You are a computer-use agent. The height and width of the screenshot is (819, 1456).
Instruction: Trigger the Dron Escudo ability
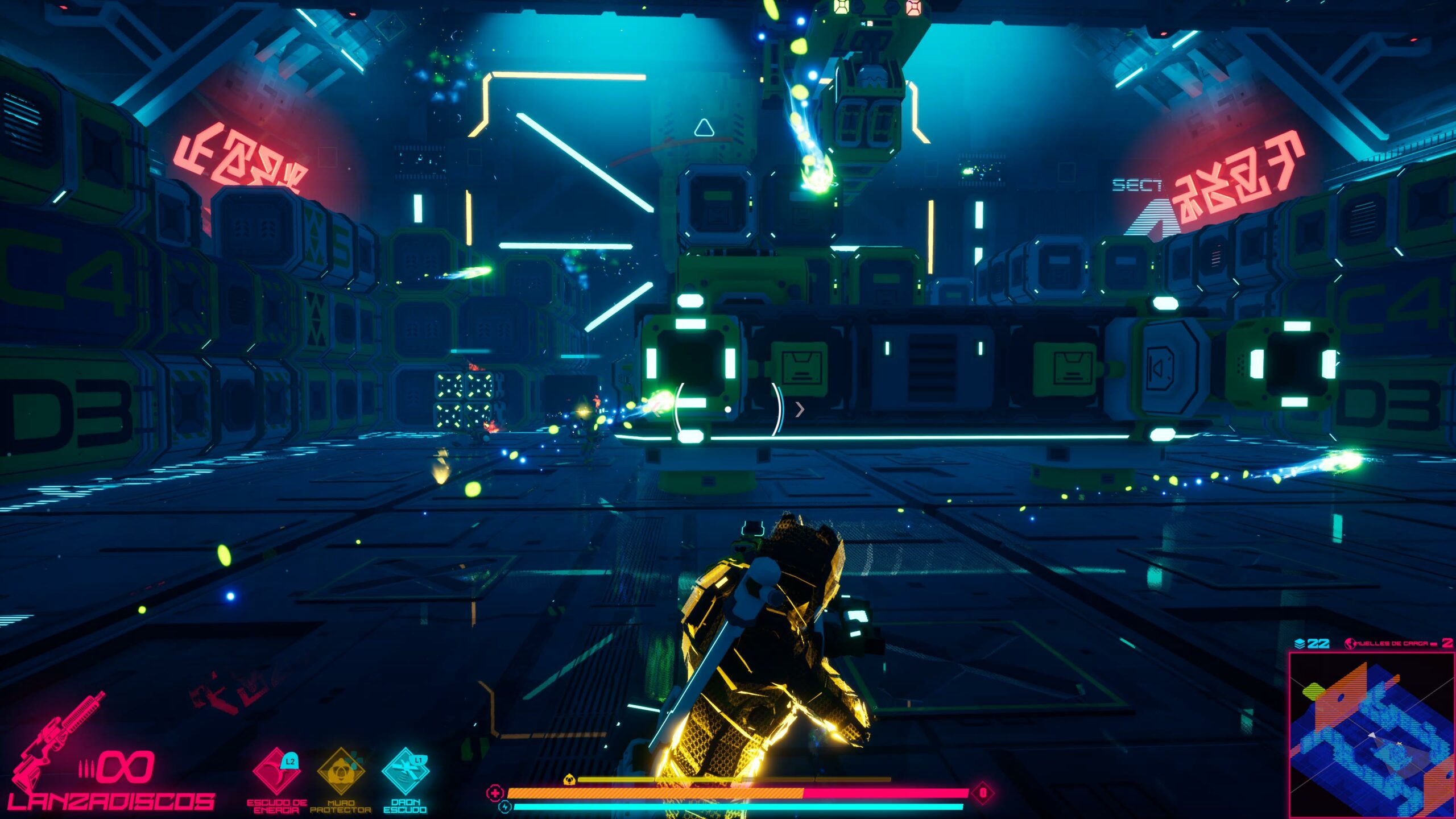[405, 772]
